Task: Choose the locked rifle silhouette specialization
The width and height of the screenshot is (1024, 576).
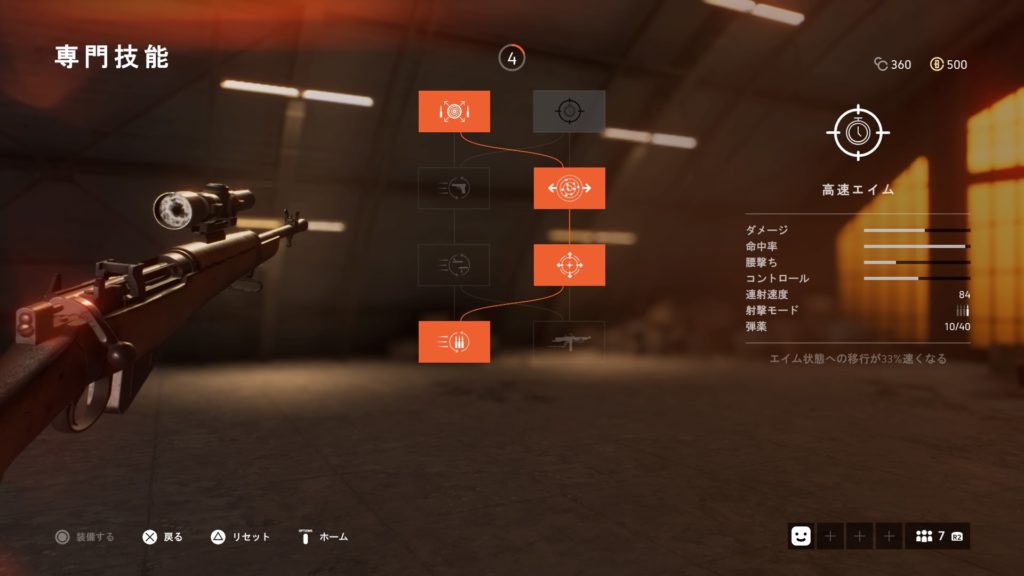Action: 569,342
